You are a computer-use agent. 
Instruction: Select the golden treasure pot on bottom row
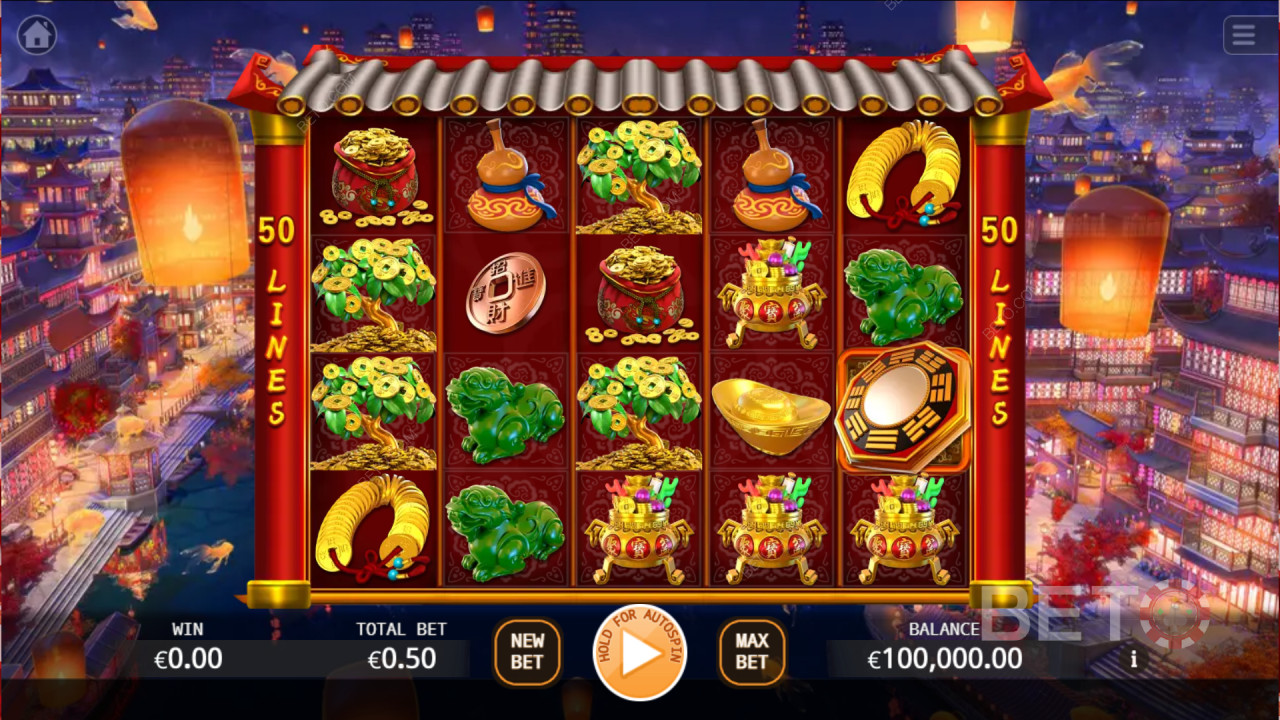640,527
